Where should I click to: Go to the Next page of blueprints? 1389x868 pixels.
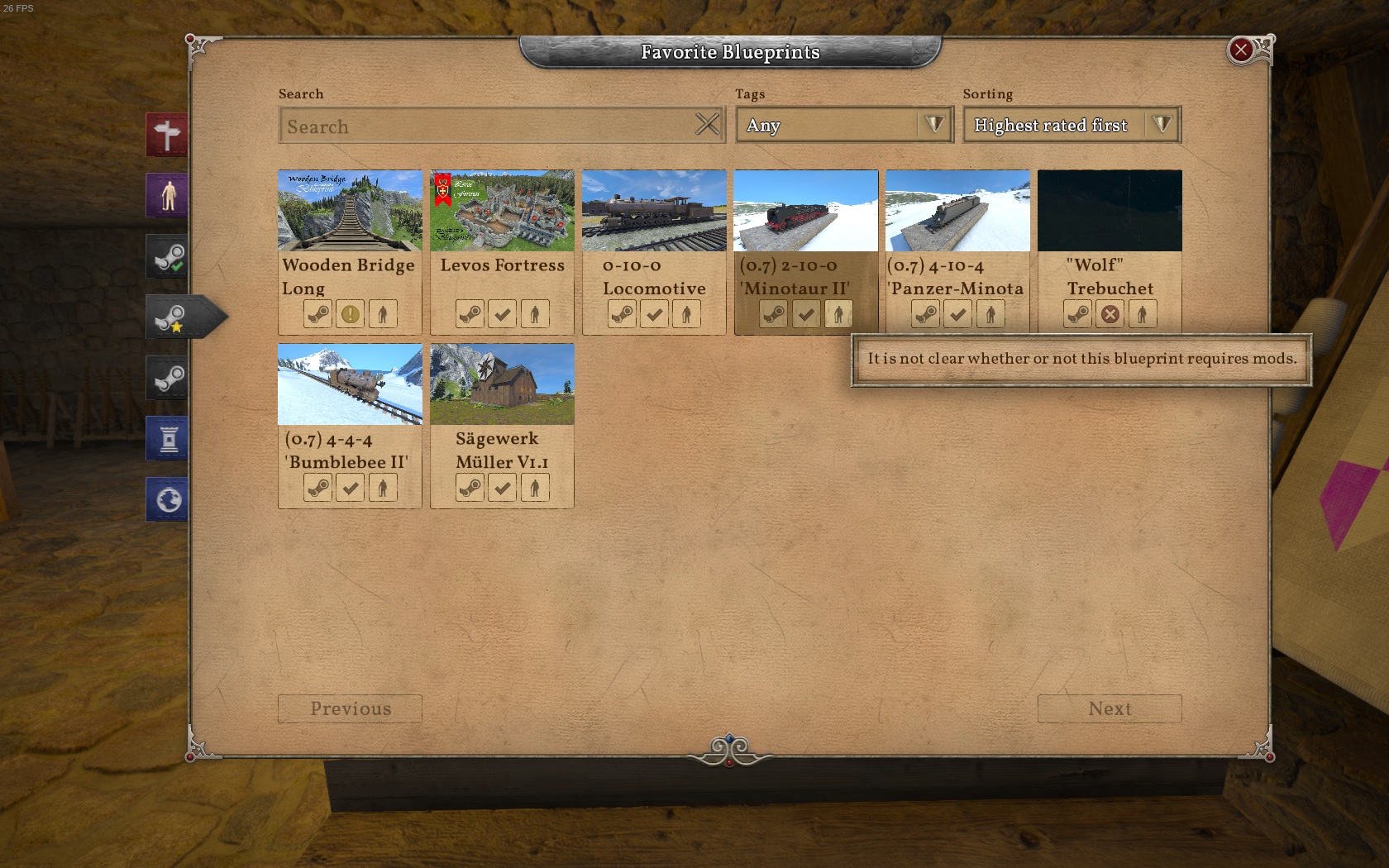click(1110, 709)
